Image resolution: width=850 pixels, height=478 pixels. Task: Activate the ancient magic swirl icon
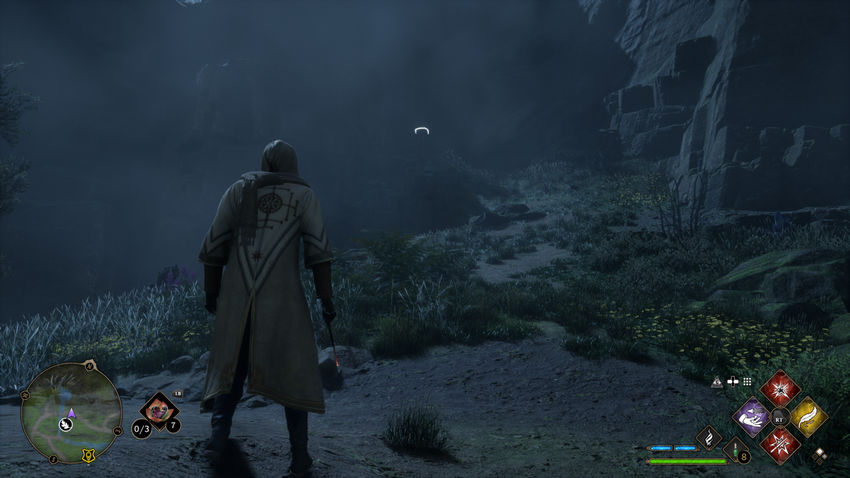(x=708, y=436)
